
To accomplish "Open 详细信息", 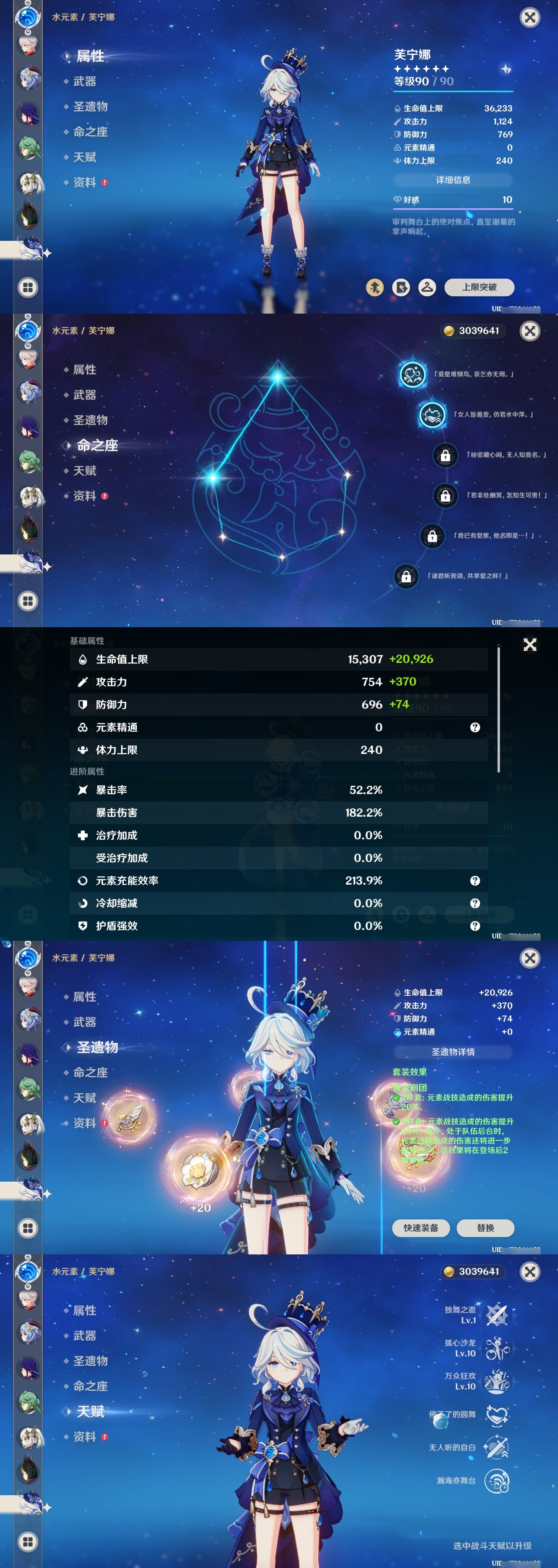I will click(x=454, y=180).
